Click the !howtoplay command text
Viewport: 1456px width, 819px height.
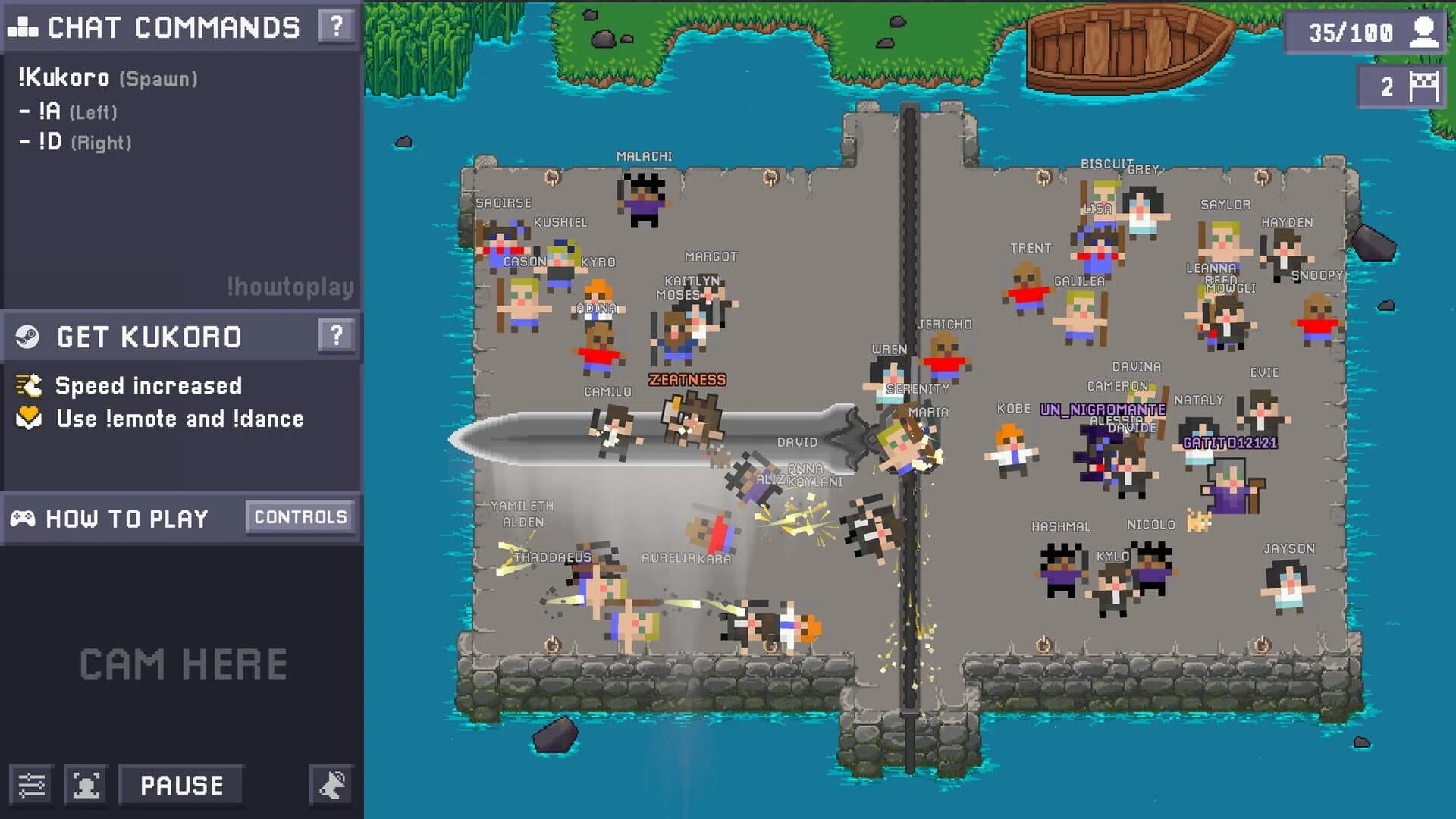point(288,287)
